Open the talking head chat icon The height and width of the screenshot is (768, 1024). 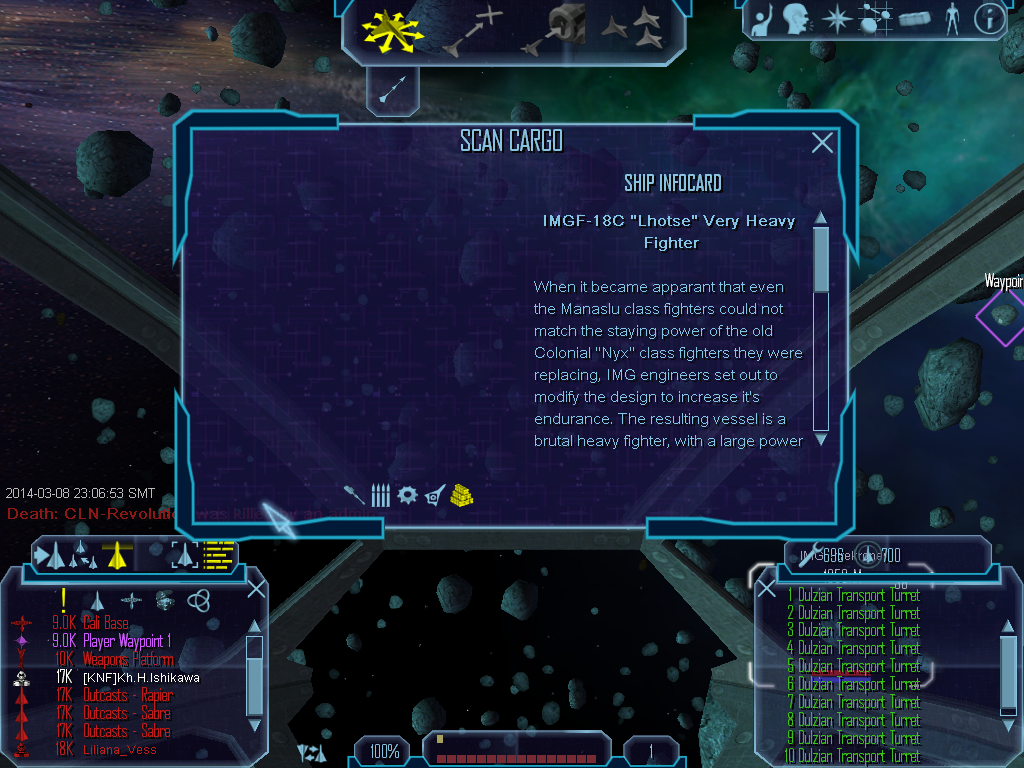(x=796, y=19)
